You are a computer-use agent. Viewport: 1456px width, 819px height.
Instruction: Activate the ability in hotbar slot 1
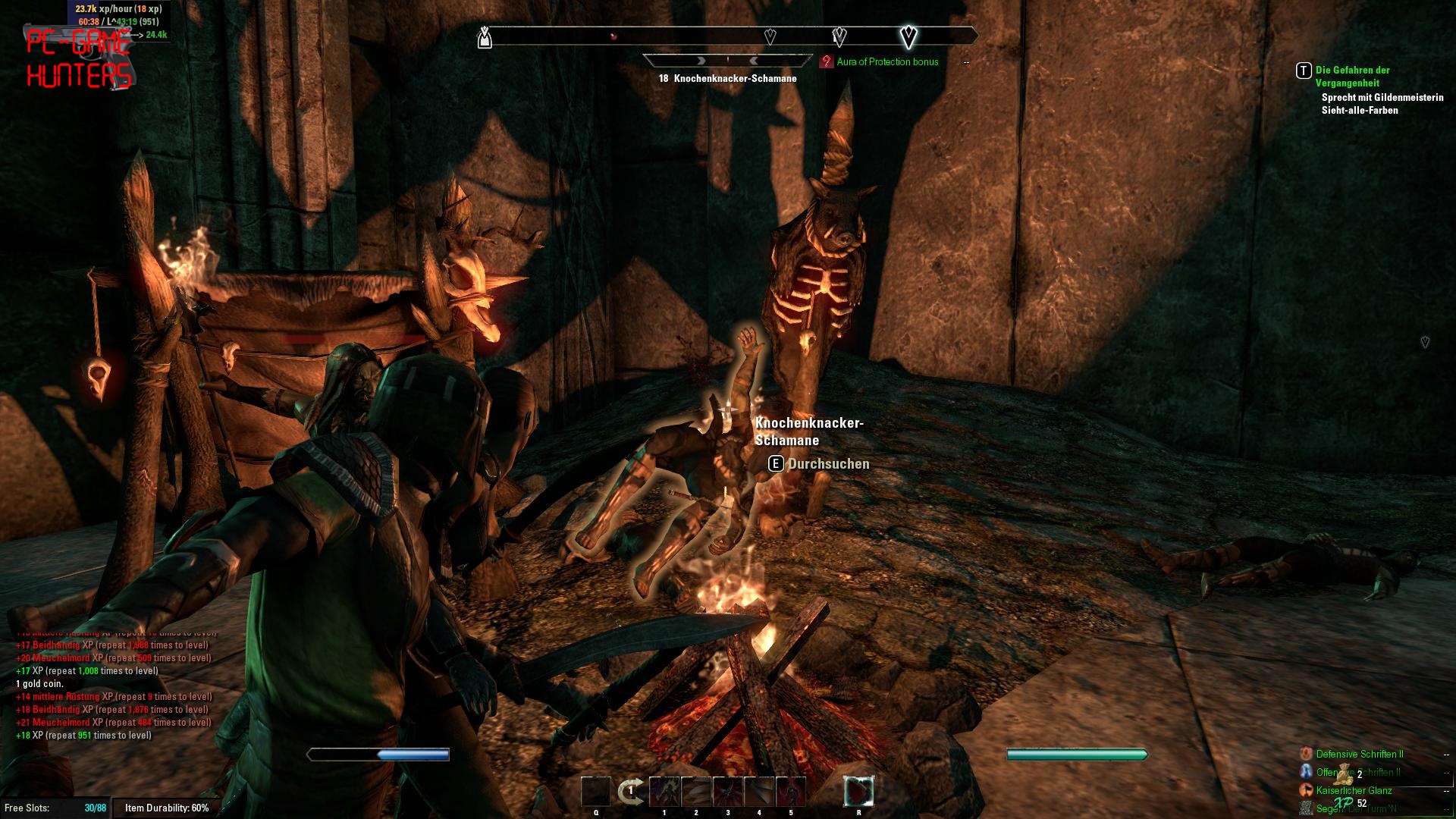664,792
